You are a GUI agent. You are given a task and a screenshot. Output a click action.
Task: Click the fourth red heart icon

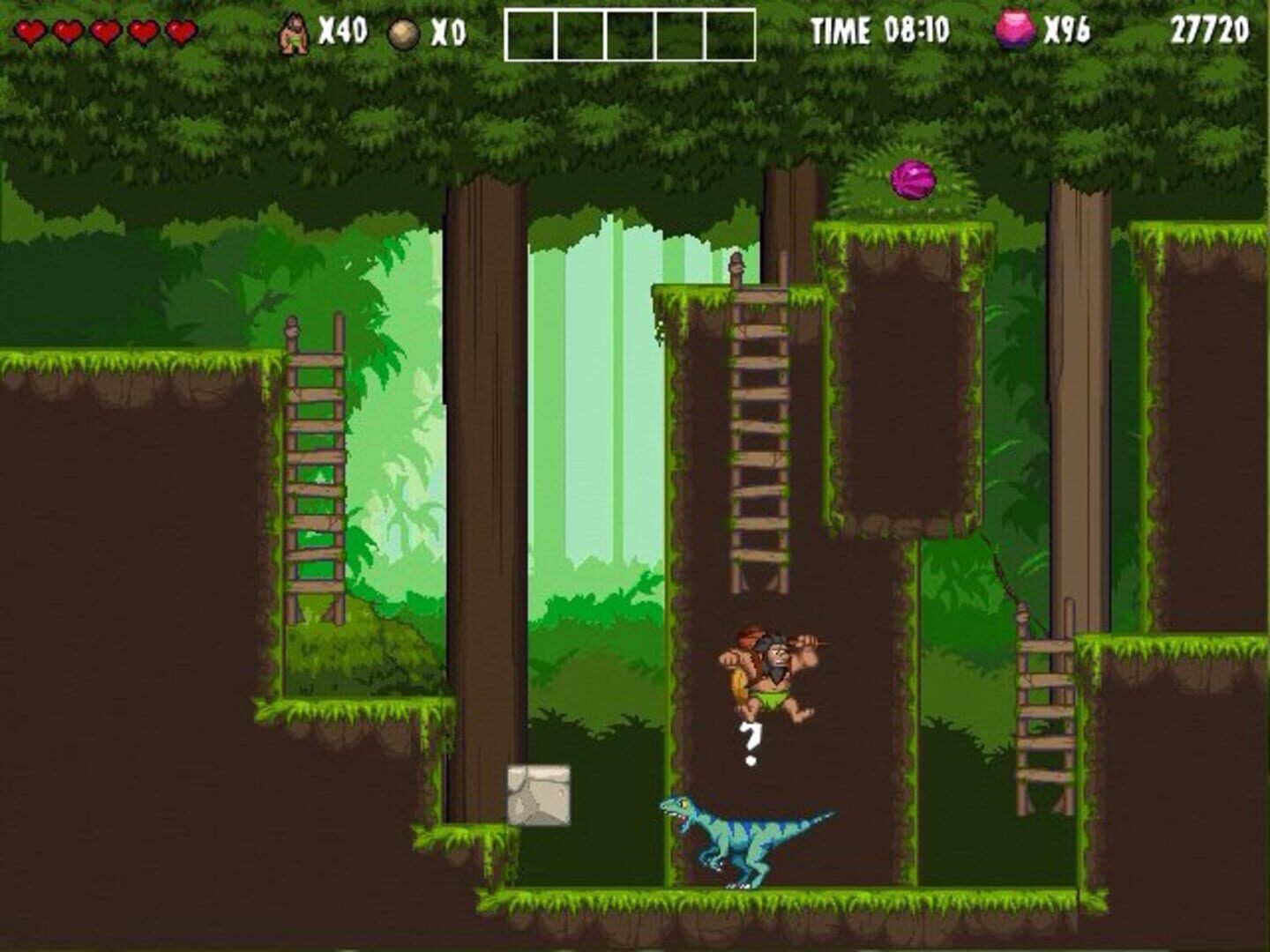142,31
